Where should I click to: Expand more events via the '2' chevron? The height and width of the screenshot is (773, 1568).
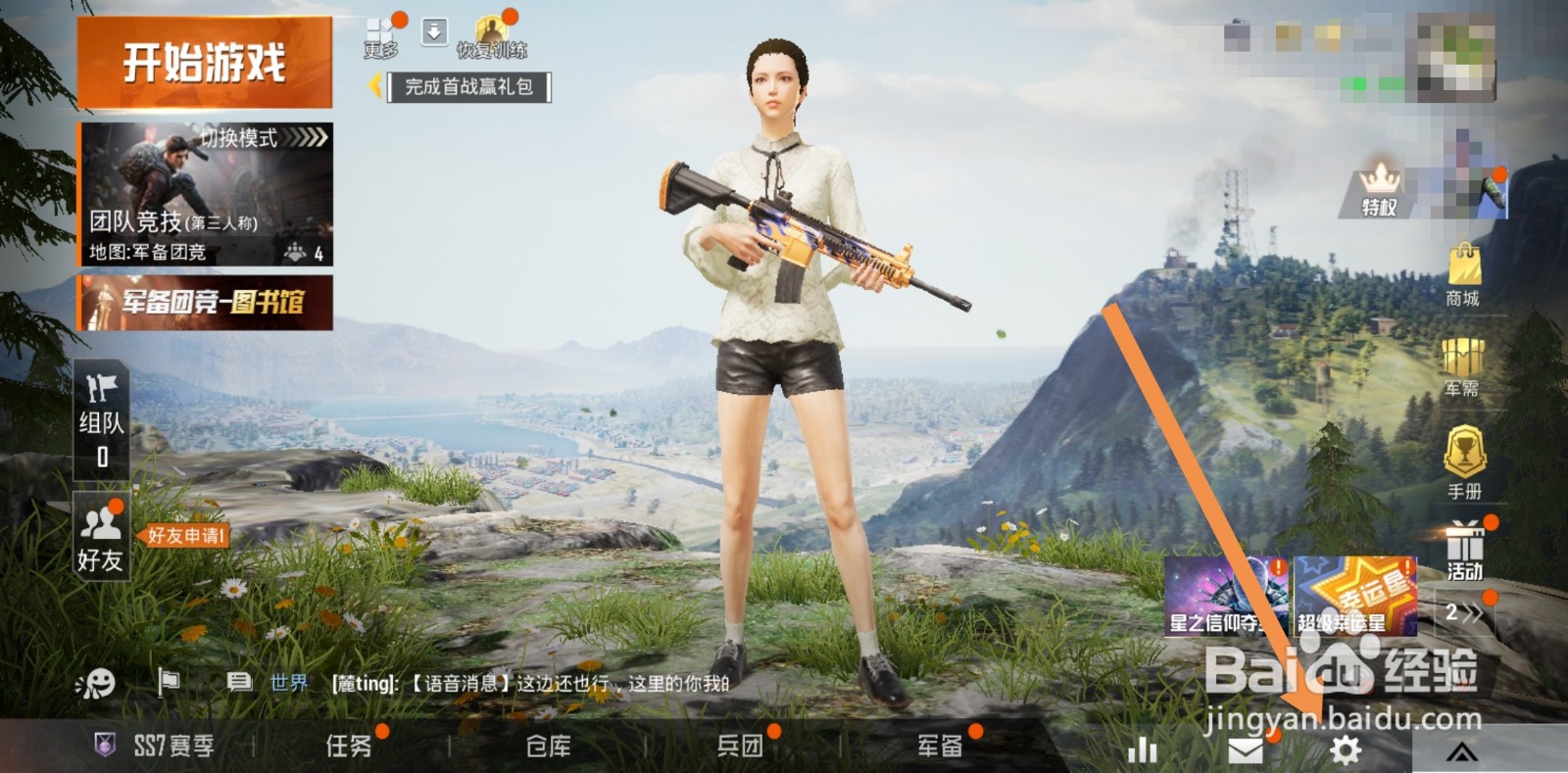pyautogui.click(x=1465, y=612)
